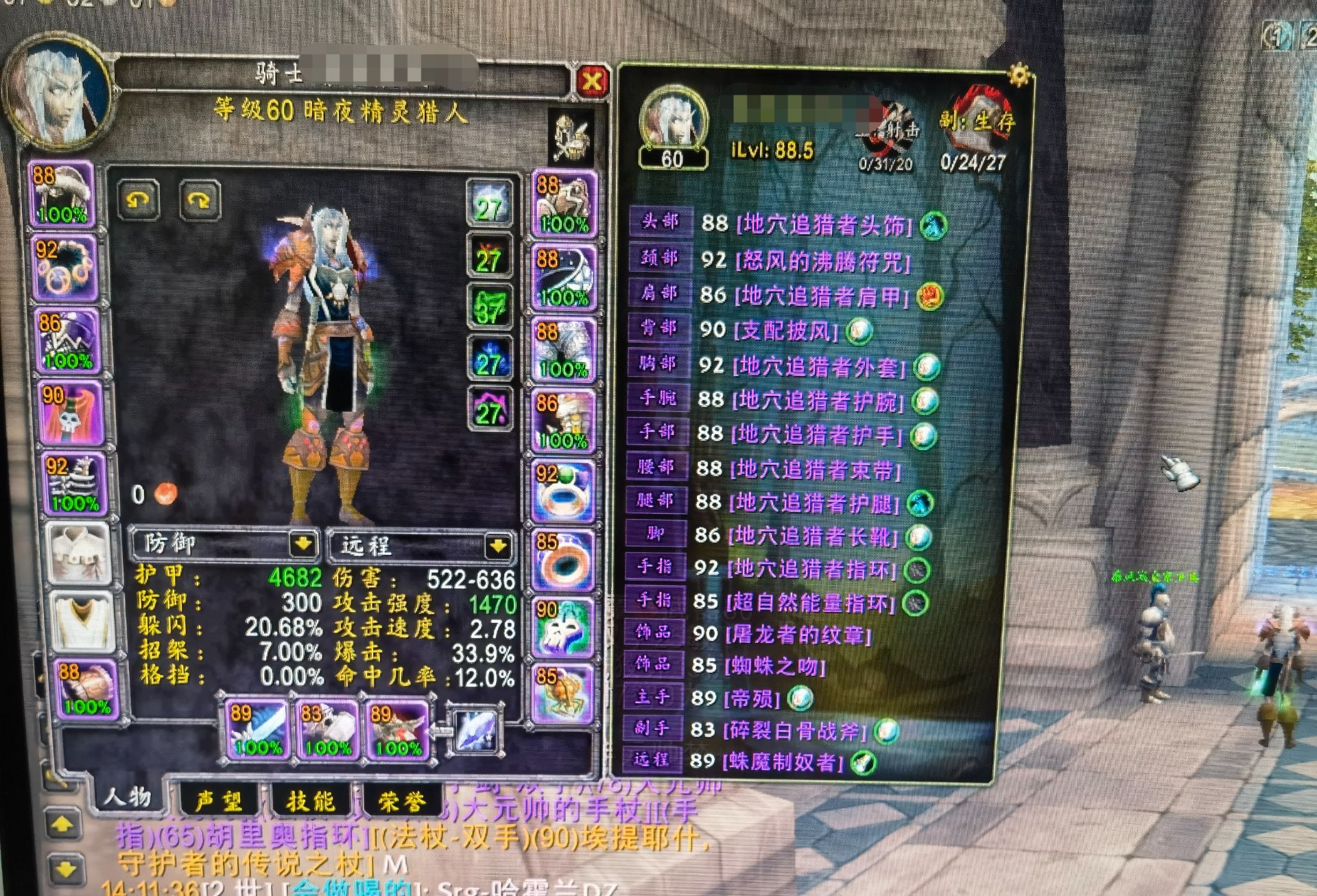Viewport: 1317px width, 896px height.
Task: Rotate character model right
Action: [199, 200]
